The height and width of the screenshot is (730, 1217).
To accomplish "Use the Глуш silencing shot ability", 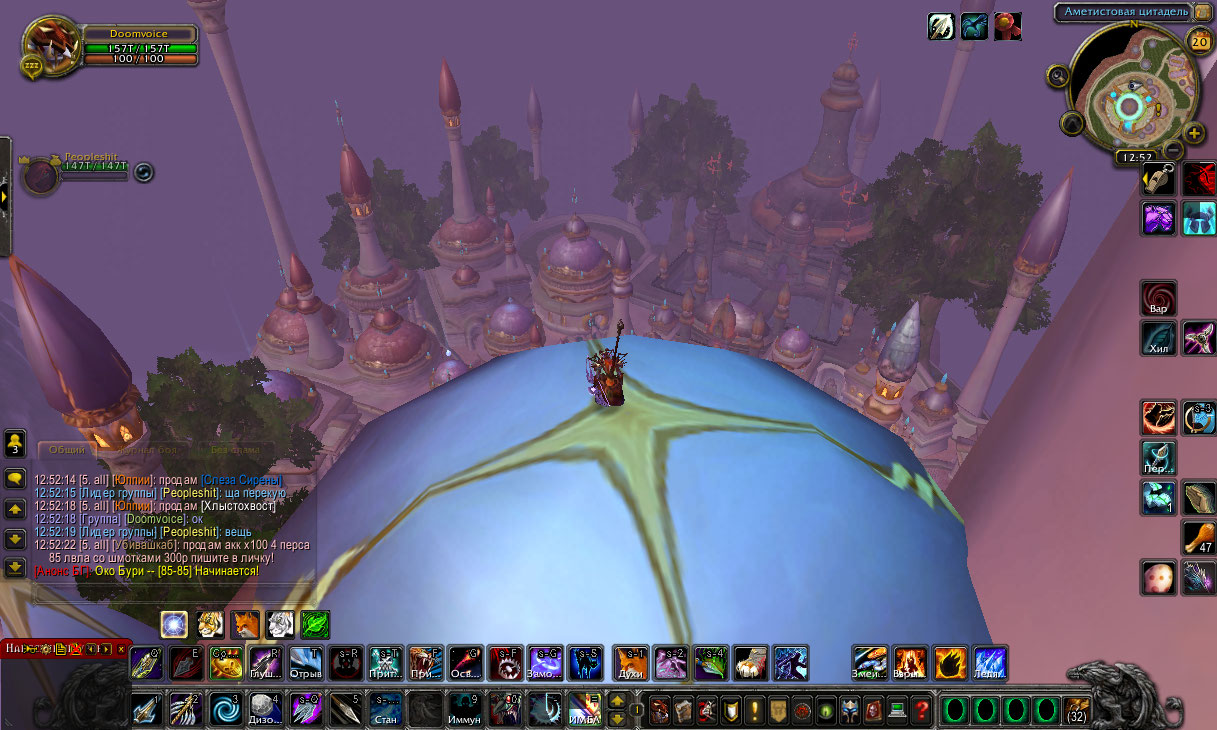I will click(x=266, y=663).
